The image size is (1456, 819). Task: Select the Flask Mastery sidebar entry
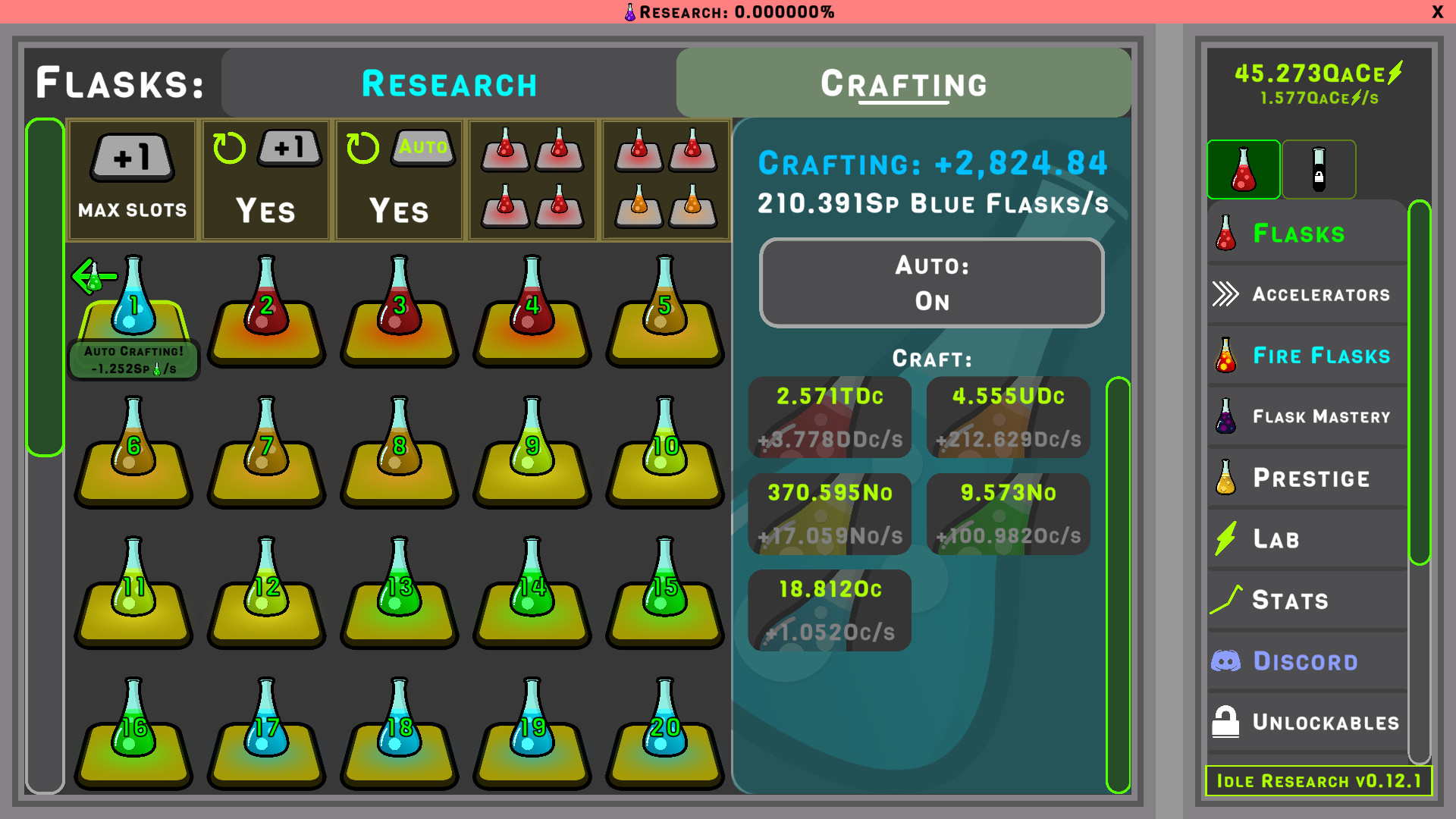tap(1304, 416)
